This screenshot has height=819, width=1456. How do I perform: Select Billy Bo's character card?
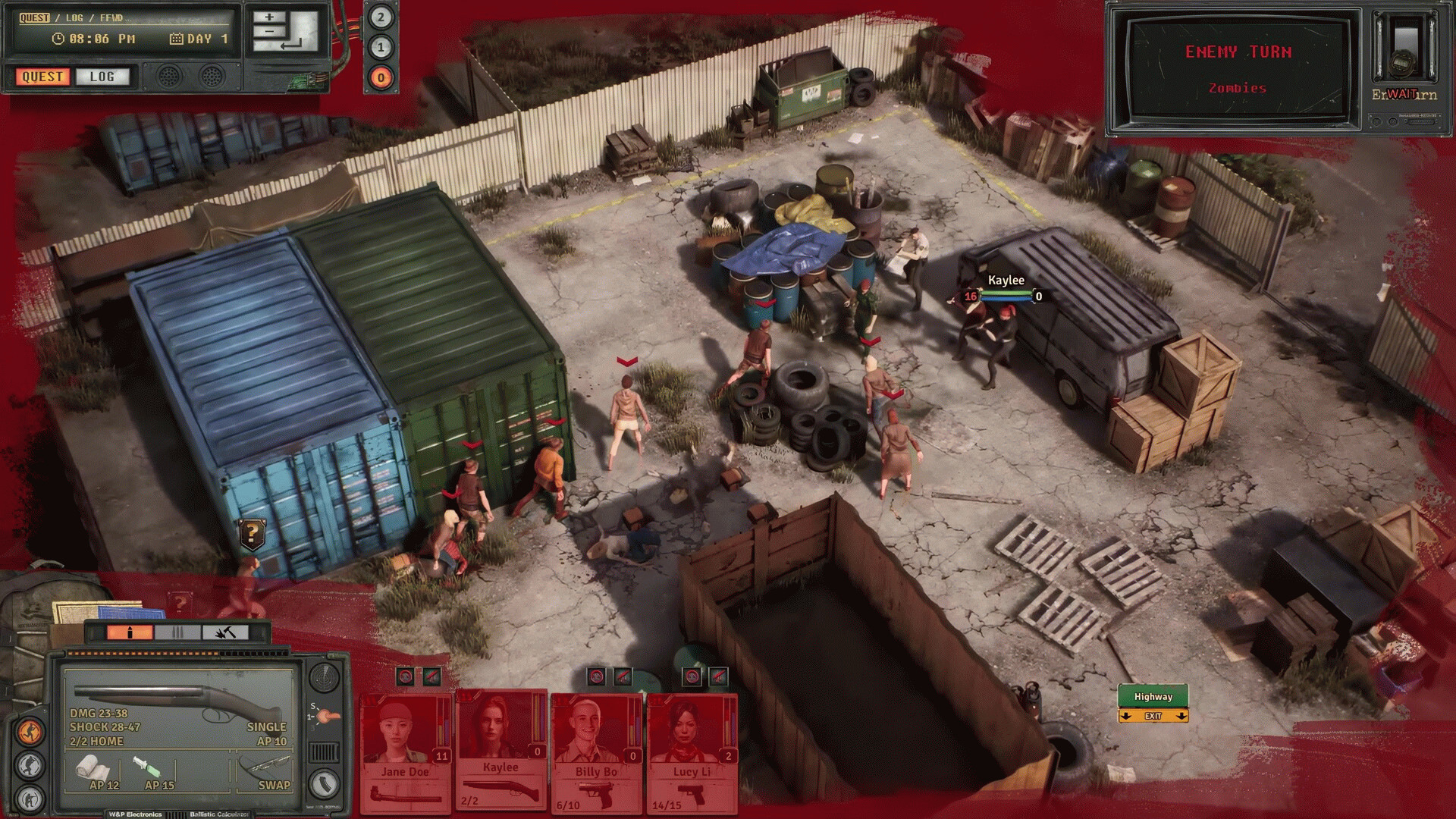597,751
